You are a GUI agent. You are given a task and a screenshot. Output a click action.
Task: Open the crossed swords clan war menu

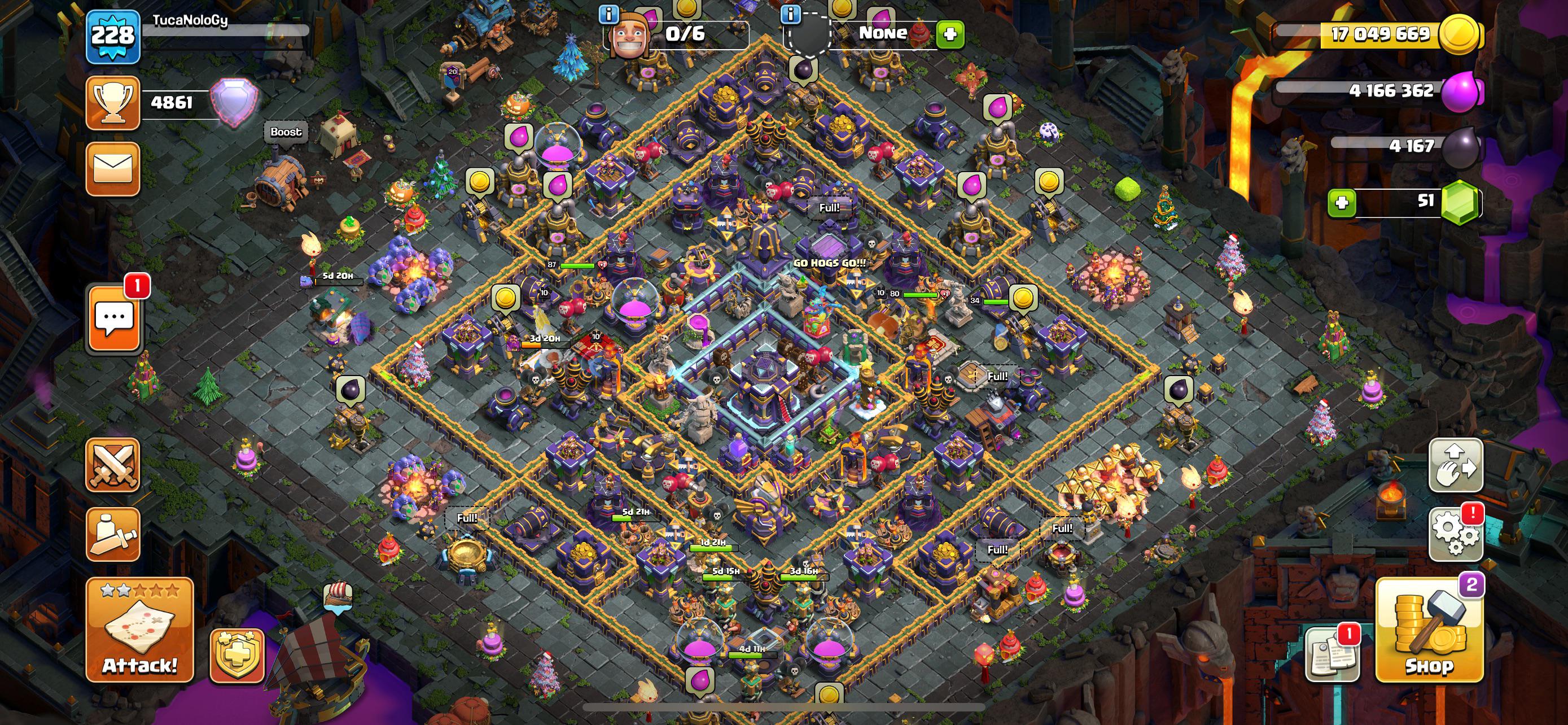point(113,465)
